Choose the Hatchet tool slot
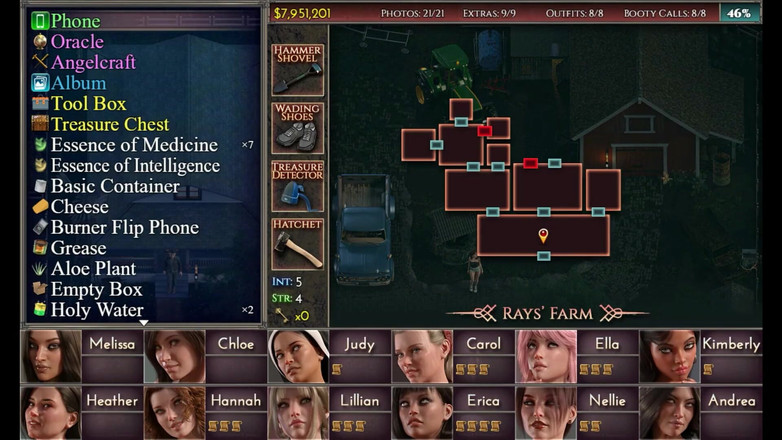 click(297, 244)
